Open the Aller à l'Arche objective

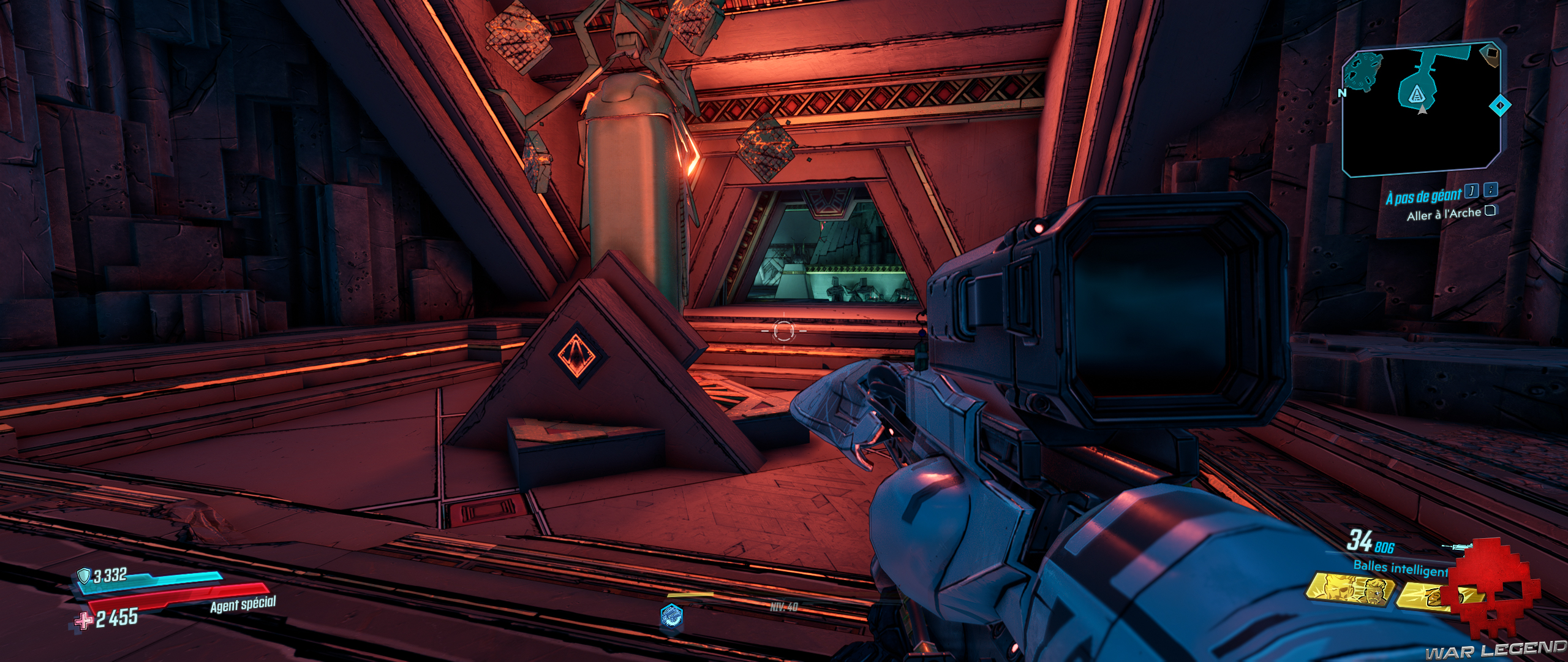(1445, 213)
